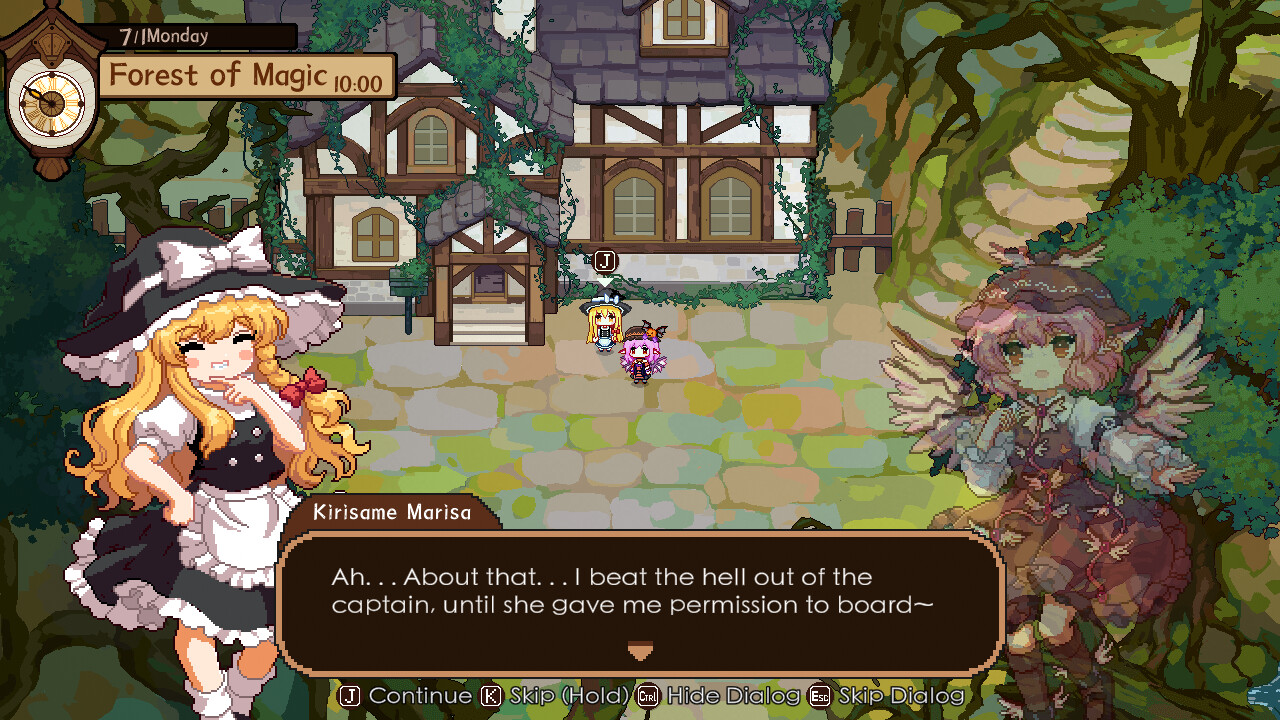Click the Forest of Magic header label

(x=220, y=75)
